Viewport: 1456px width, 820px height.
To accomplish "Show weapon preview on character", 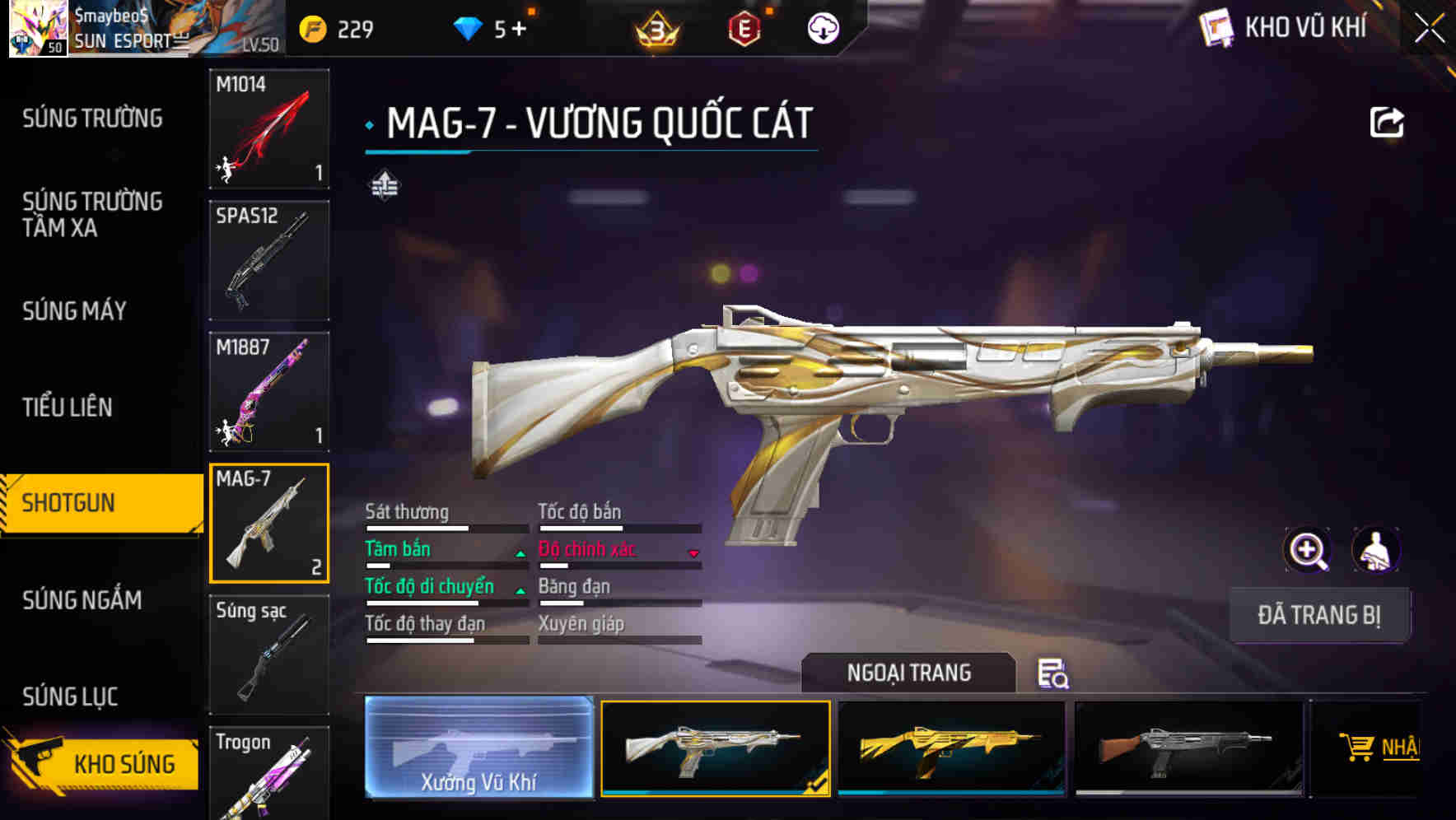I will point(1375,550).
